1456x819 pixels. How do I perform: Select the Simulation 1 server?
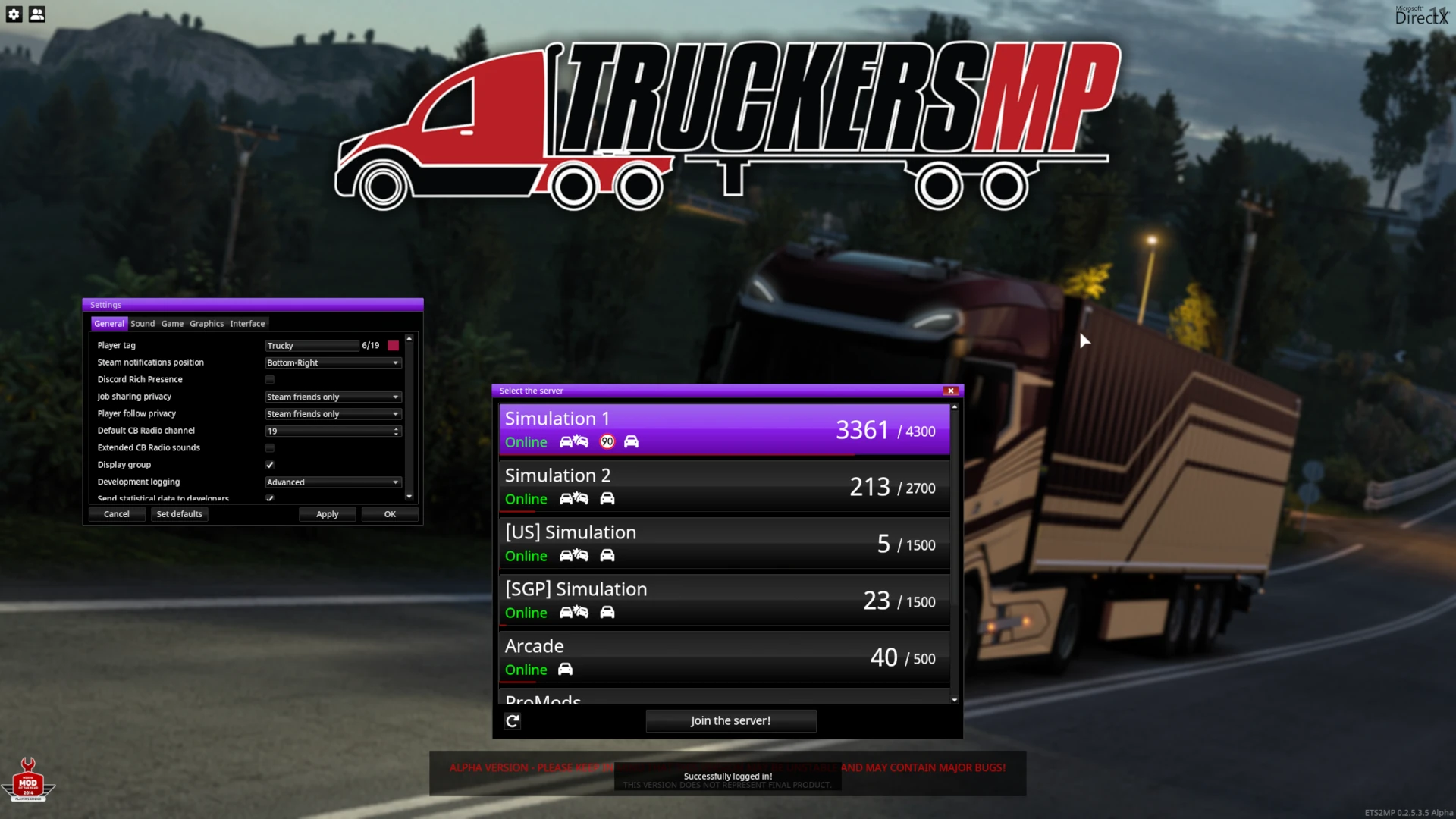(723, 429)
